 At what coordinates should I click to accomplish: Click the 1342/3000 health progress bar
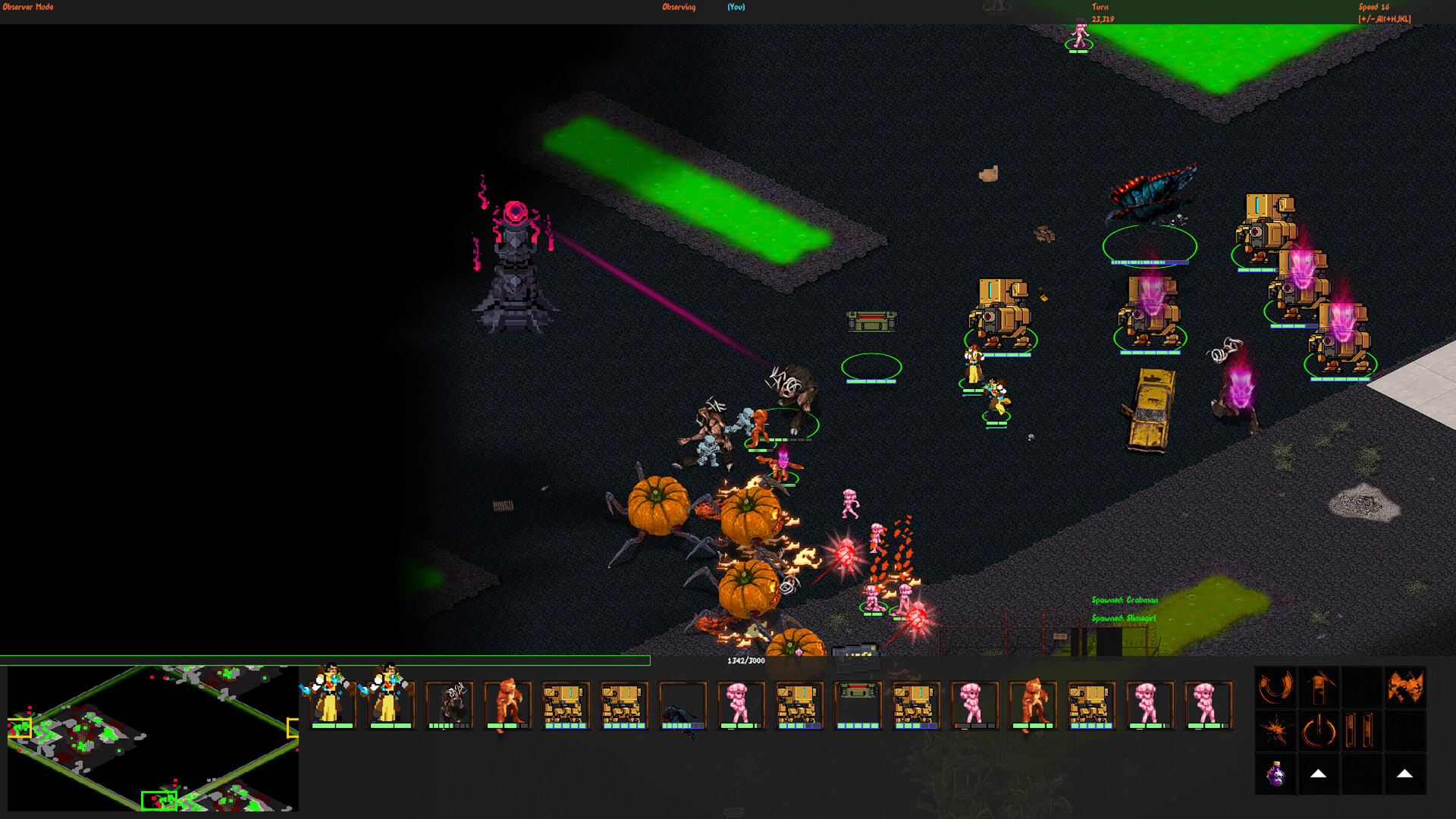point(326,661)
